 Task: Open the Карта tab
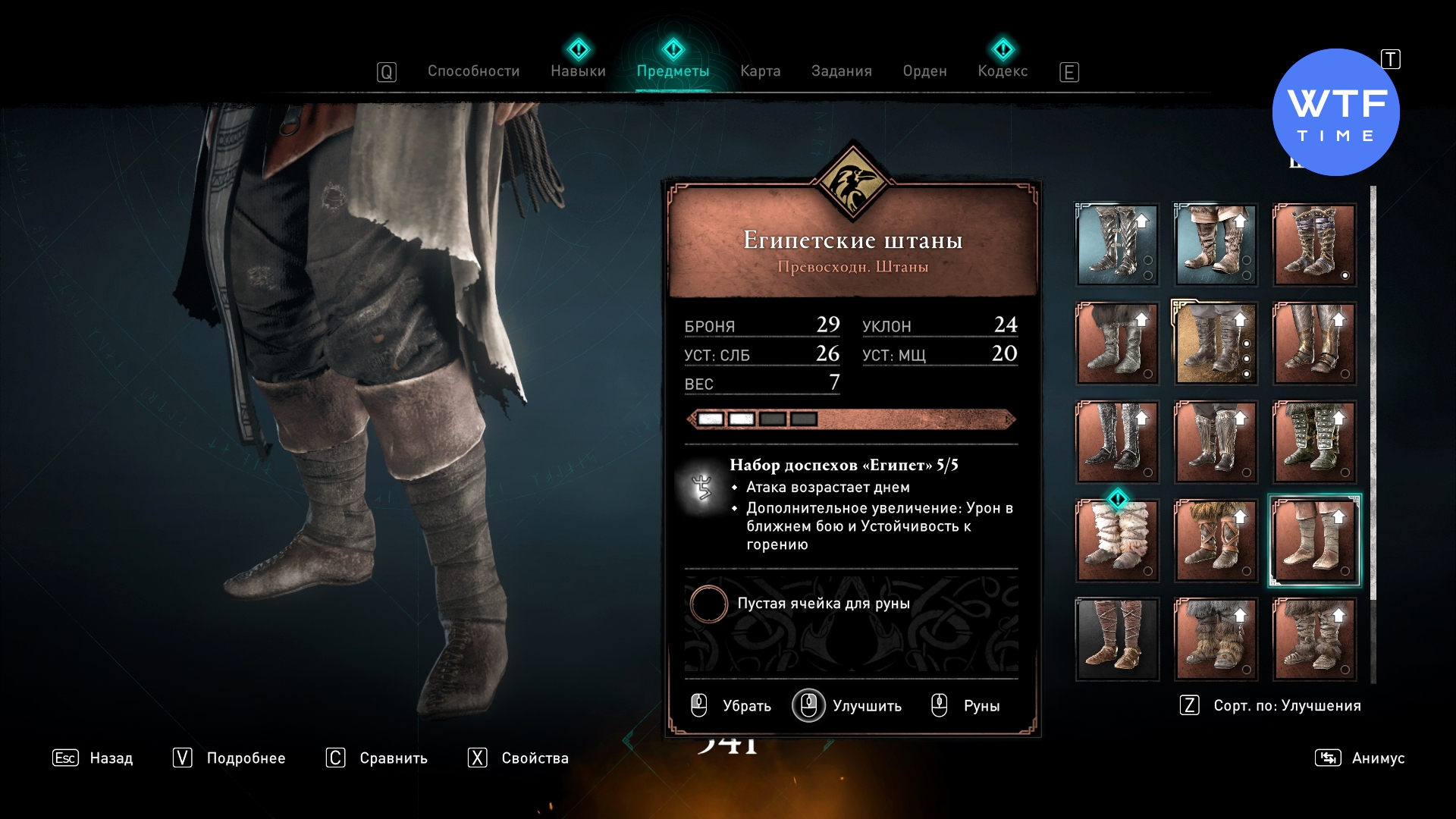[x=760, y=71]
